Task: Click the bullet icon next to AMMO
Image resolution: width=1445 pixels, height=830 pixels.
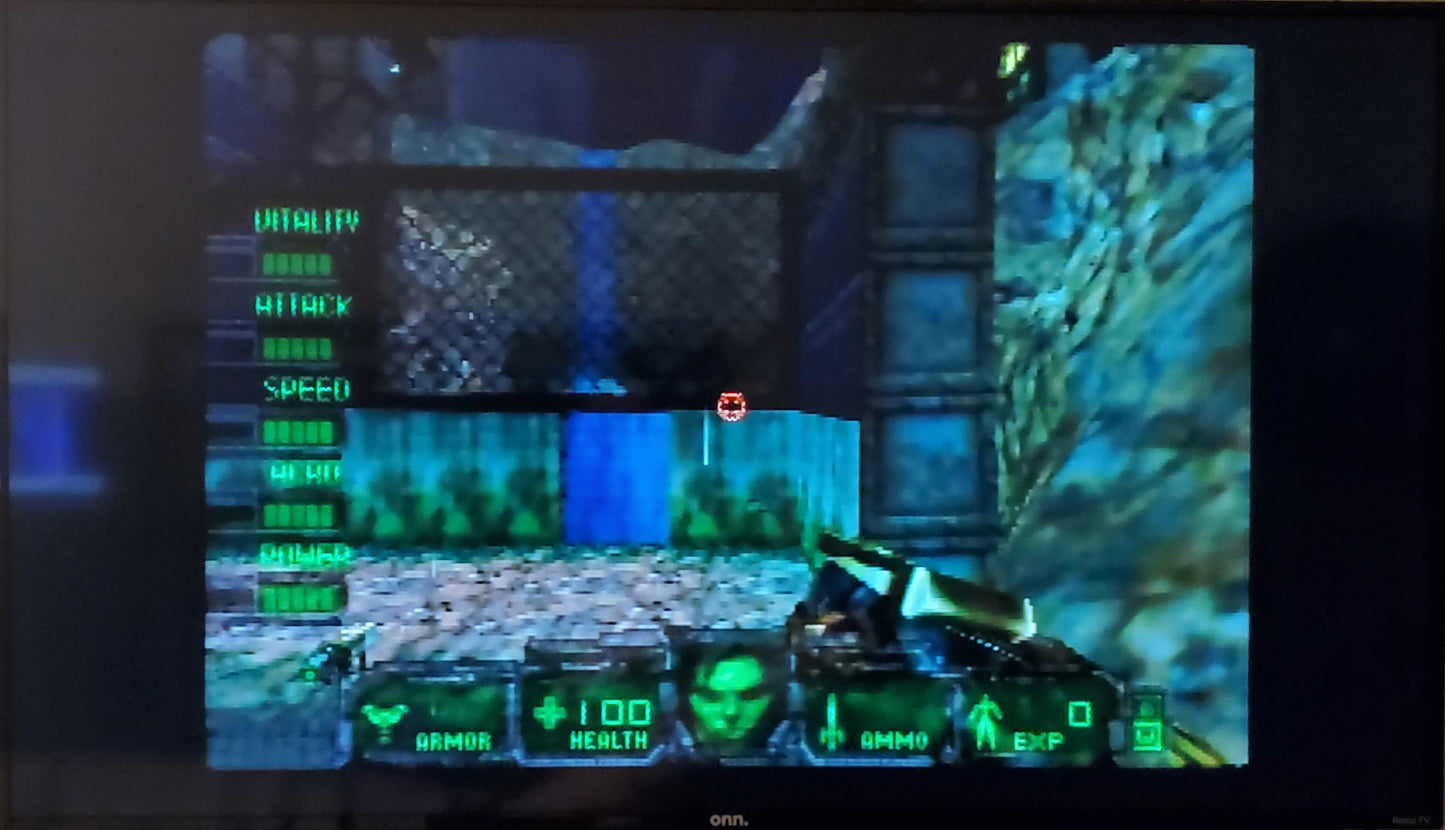Action: [830, 716]
